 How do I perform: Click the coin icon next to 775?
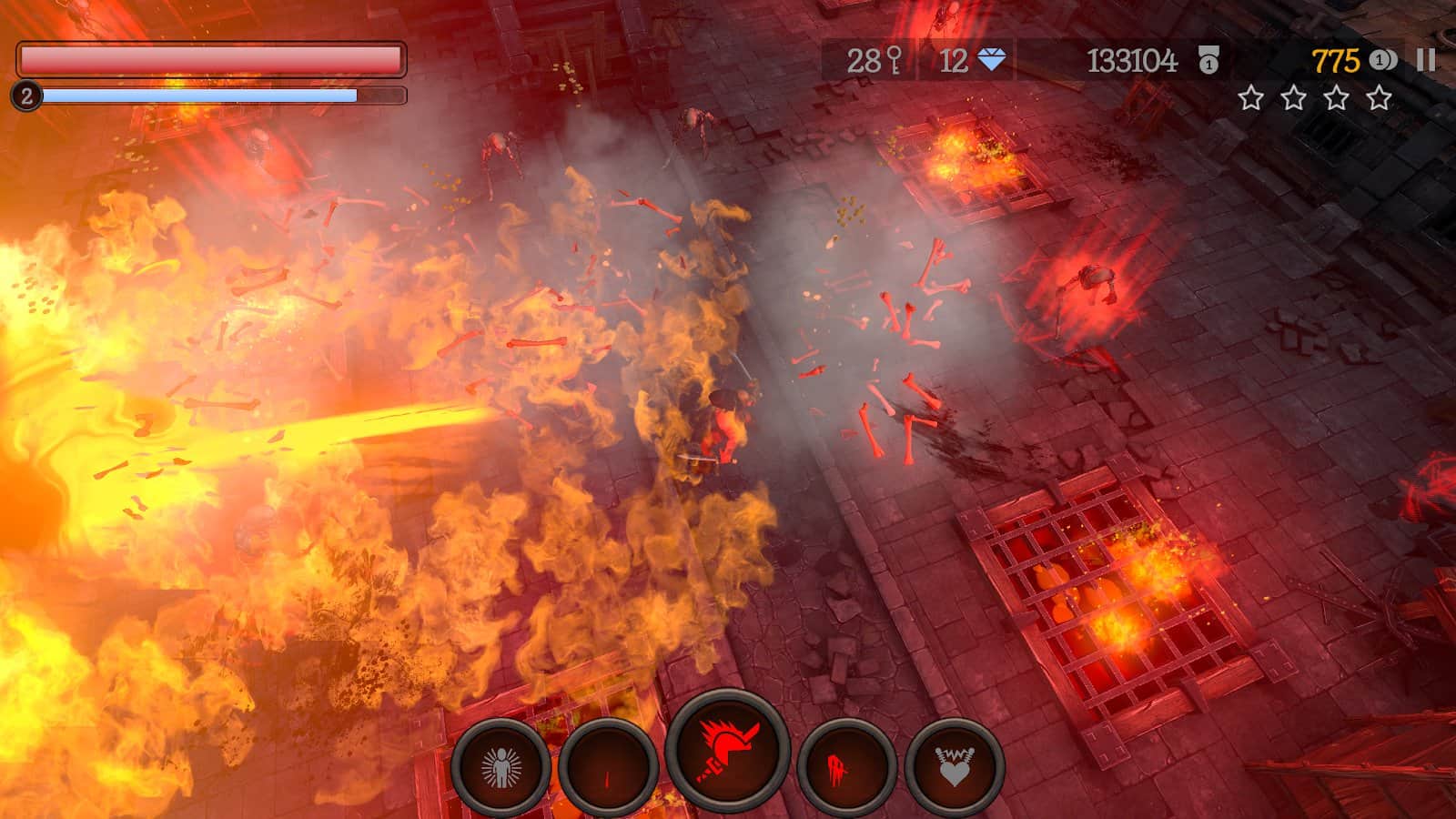click(1381, 58)
